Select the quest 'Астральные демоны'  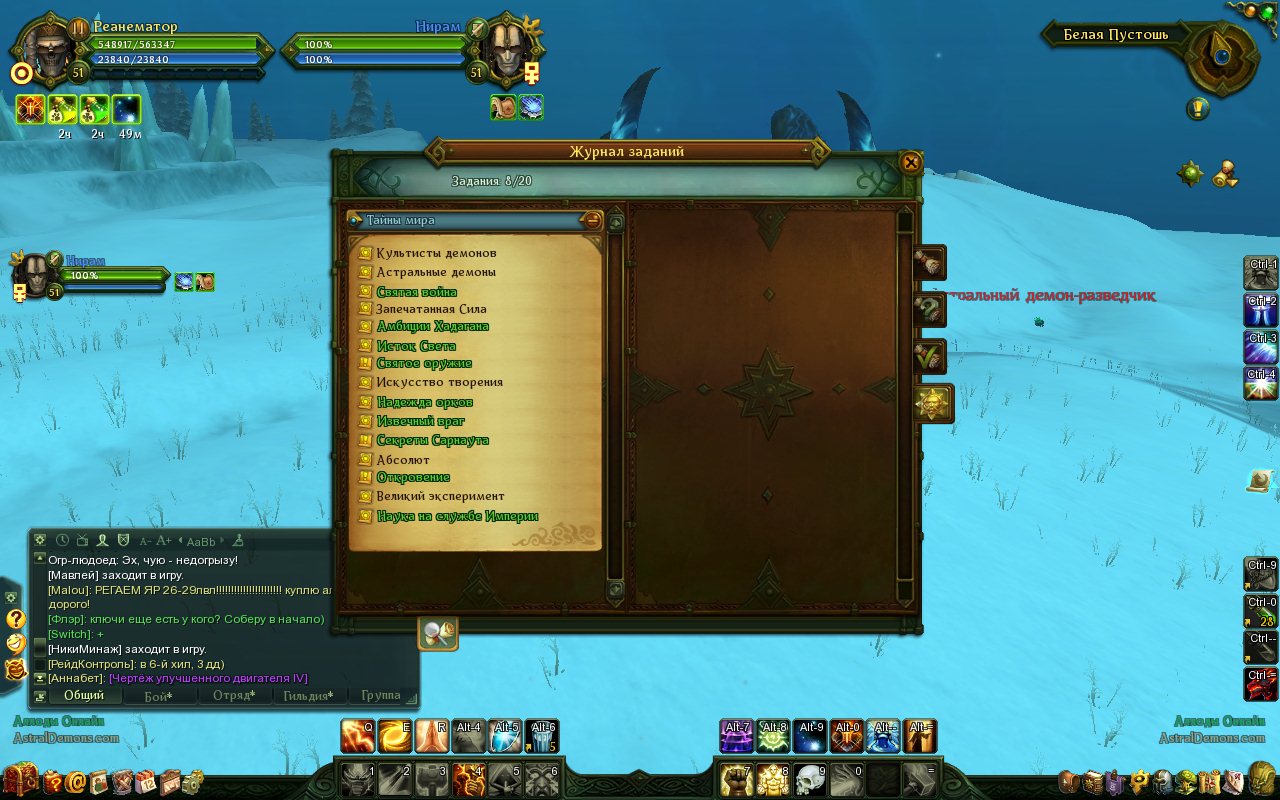click(x=436, y=272)
